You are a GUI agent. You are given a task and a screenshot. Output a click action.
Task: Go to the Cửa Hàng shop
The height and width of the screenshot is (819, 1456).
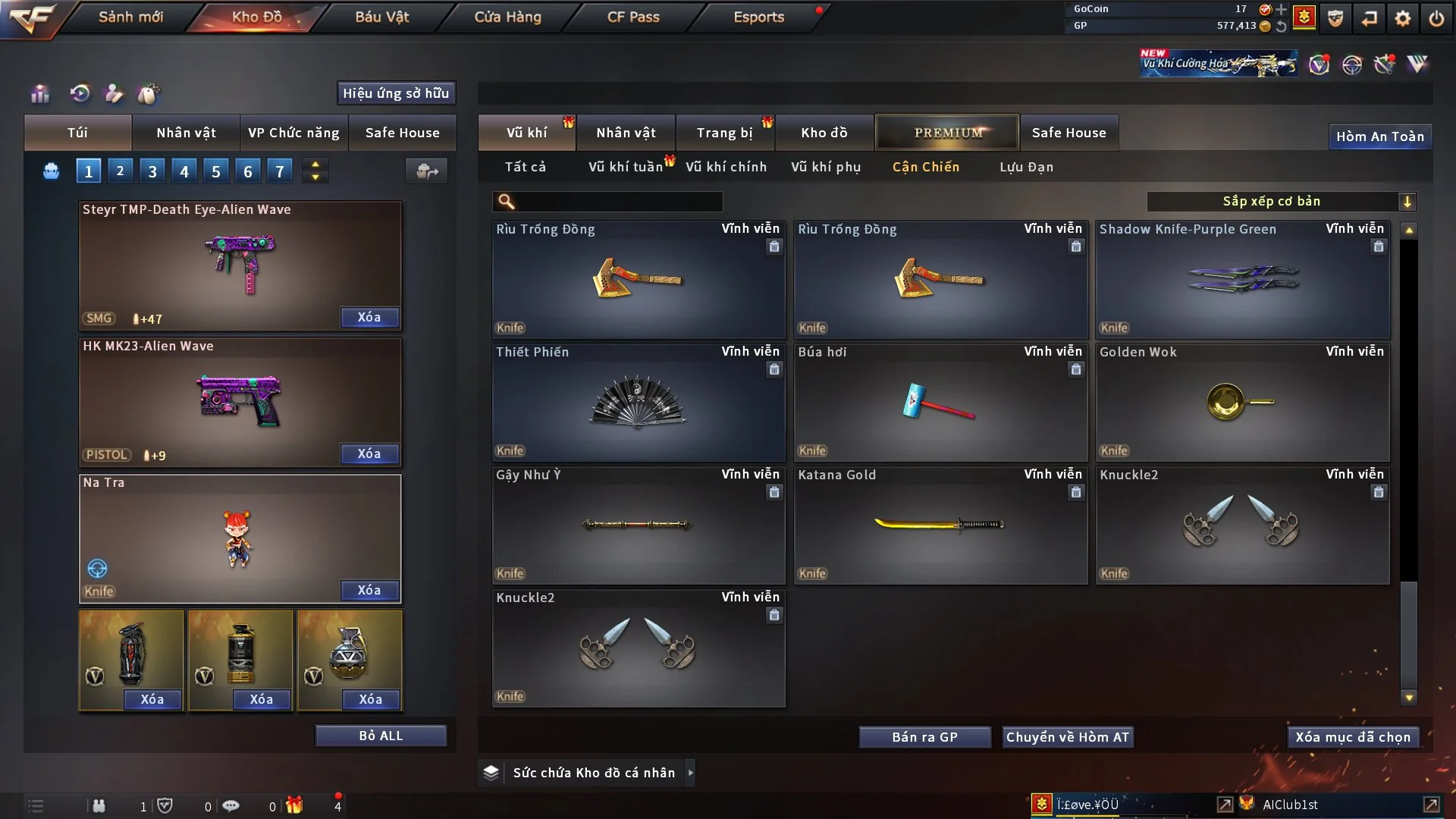coord(507,17)
